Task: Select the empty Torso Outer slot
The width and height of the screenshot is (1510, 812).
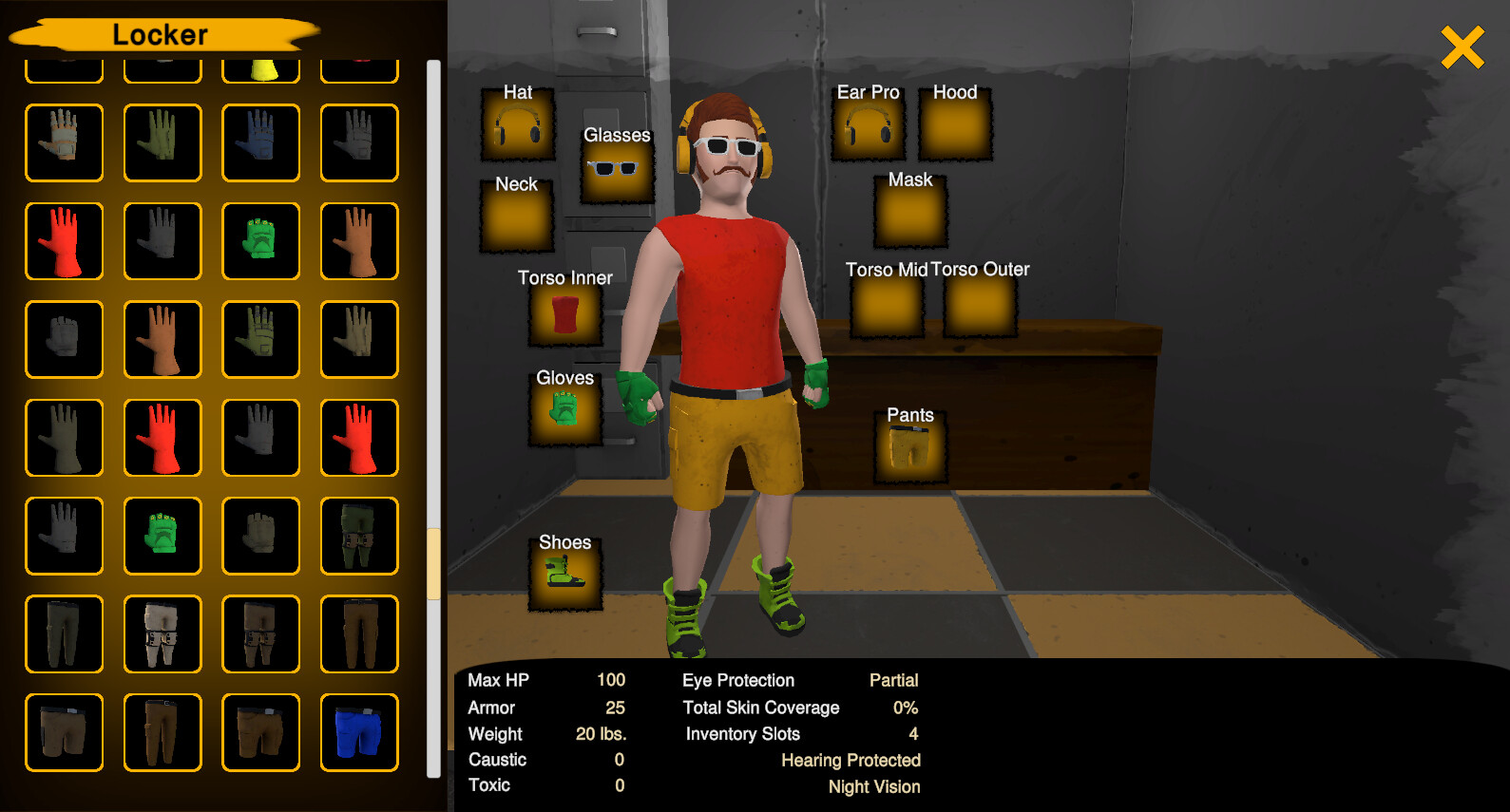Action: point(980,305)
